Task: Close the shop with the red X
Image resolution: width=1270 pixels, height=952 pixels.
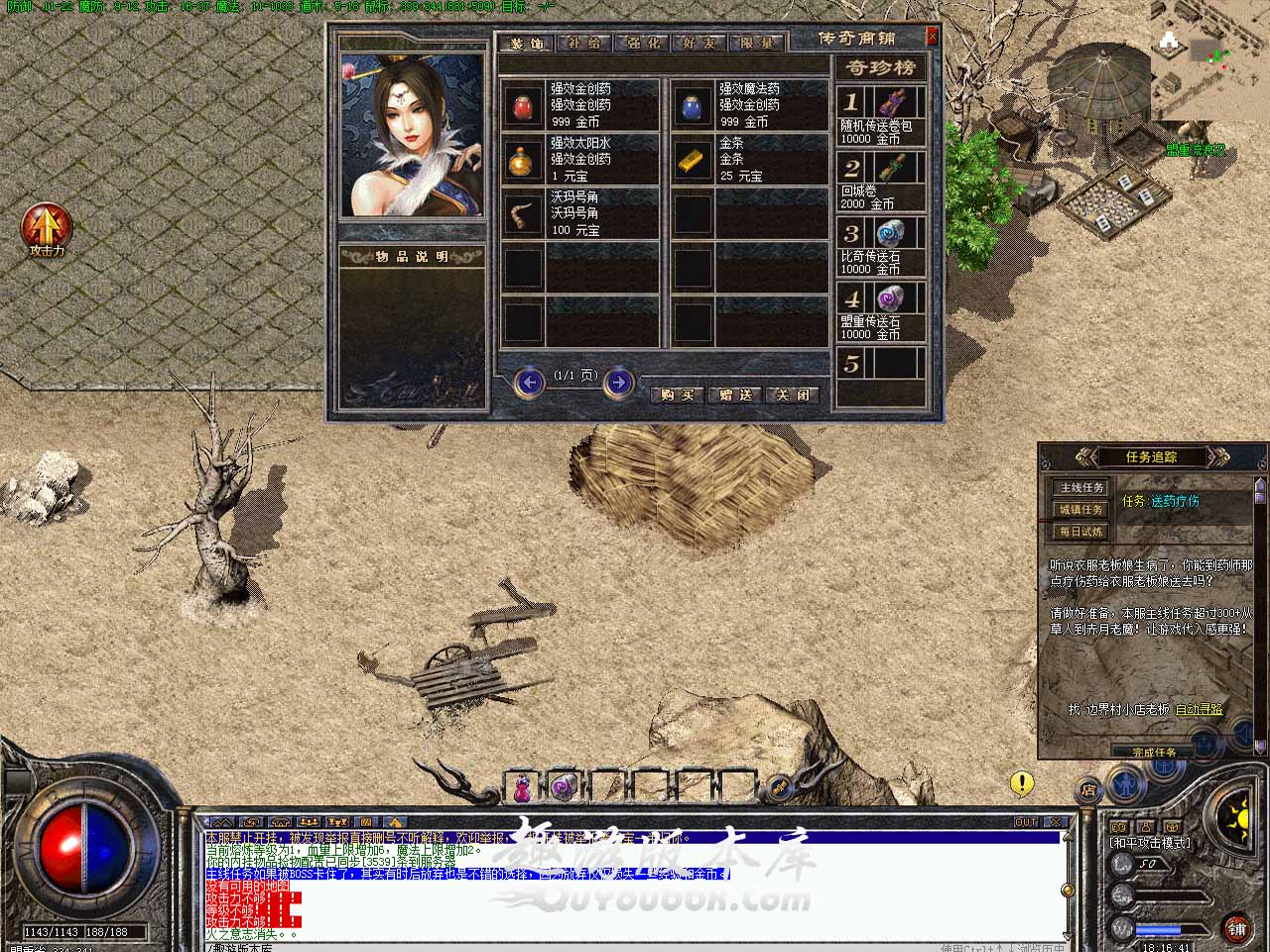Action: pos(932,37)
